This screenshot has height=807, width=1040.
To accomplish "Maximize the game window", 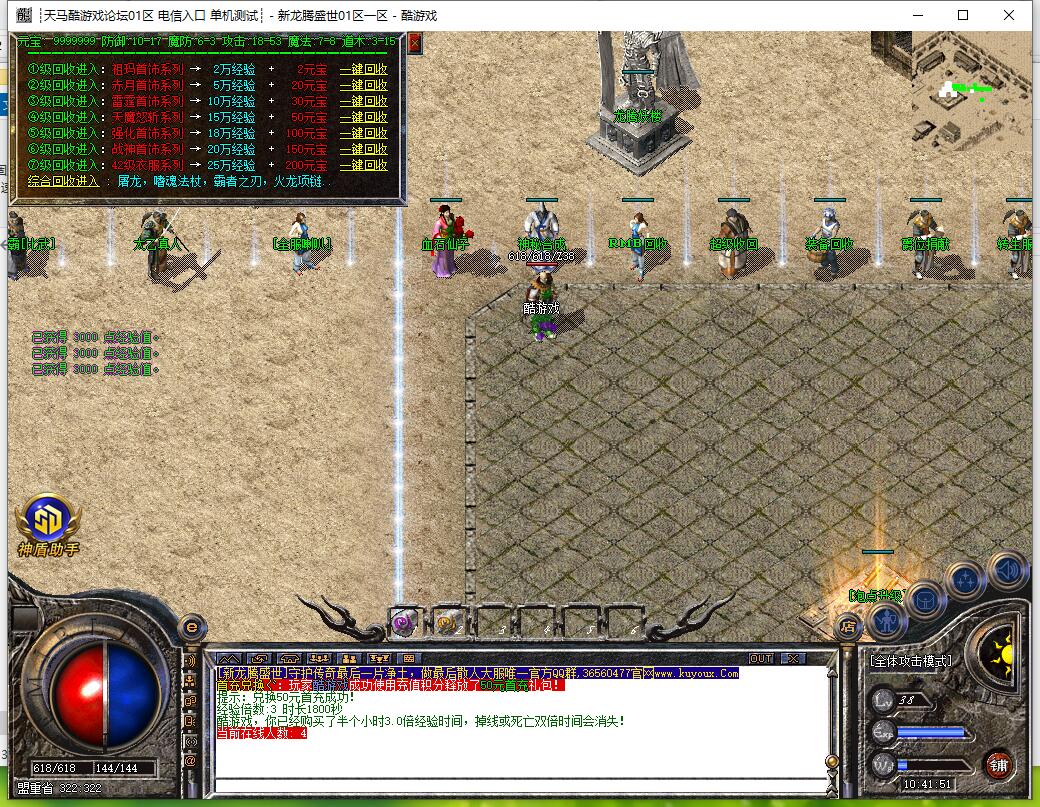I will (963, 15).
